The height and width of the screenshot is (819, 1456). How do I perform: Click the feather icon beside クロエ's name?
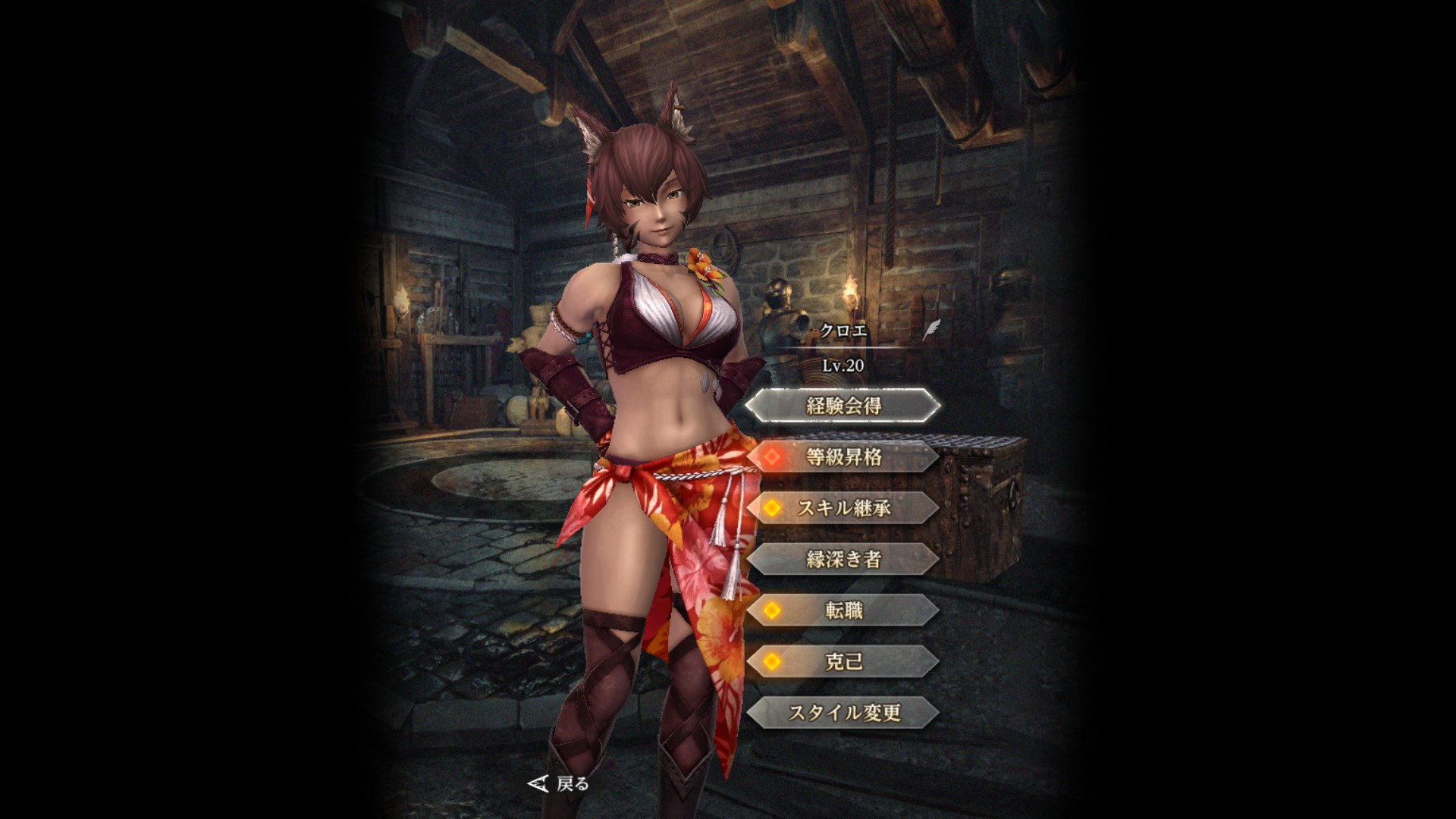931,331
